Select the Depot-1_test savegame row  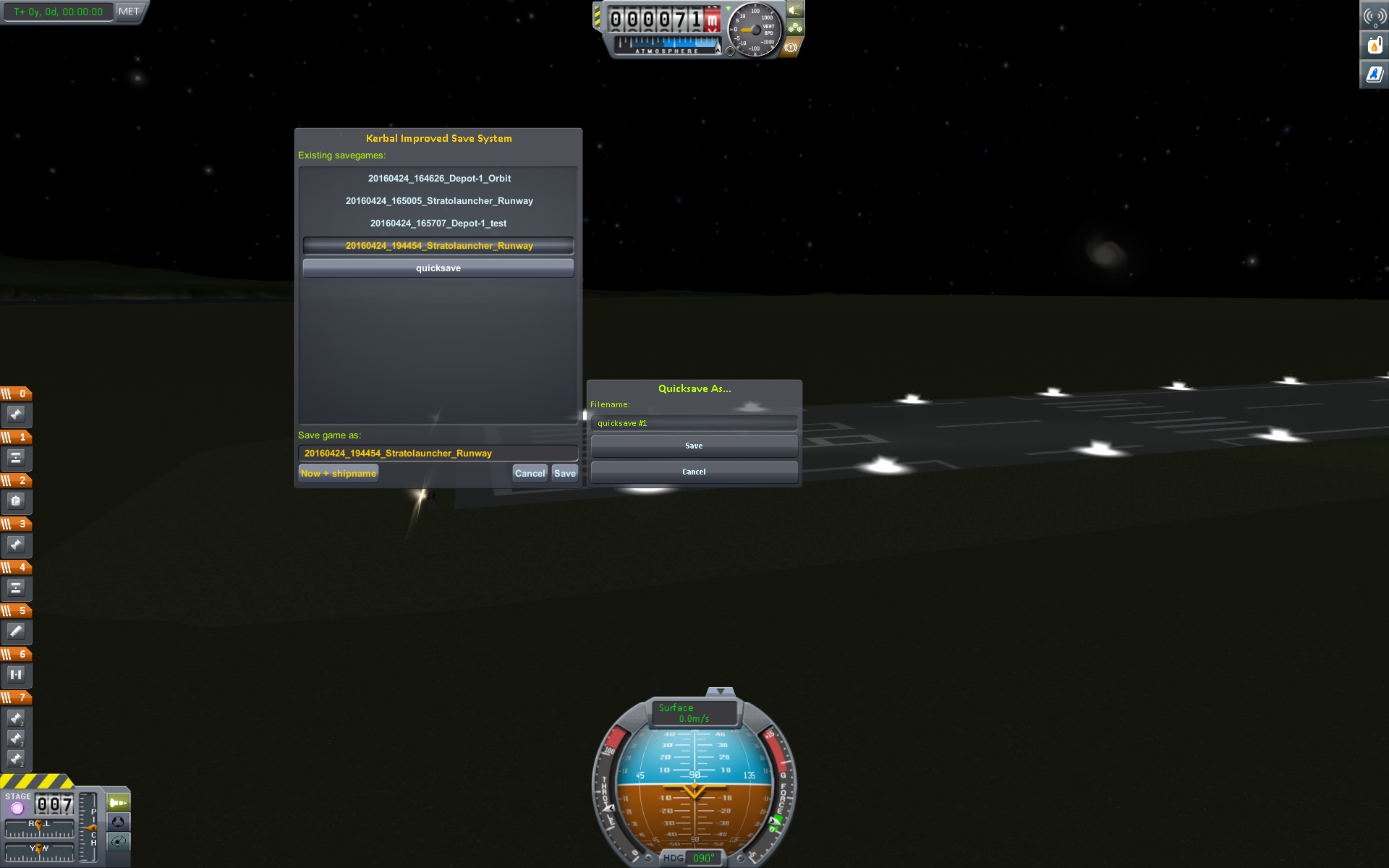pos(438,224)
